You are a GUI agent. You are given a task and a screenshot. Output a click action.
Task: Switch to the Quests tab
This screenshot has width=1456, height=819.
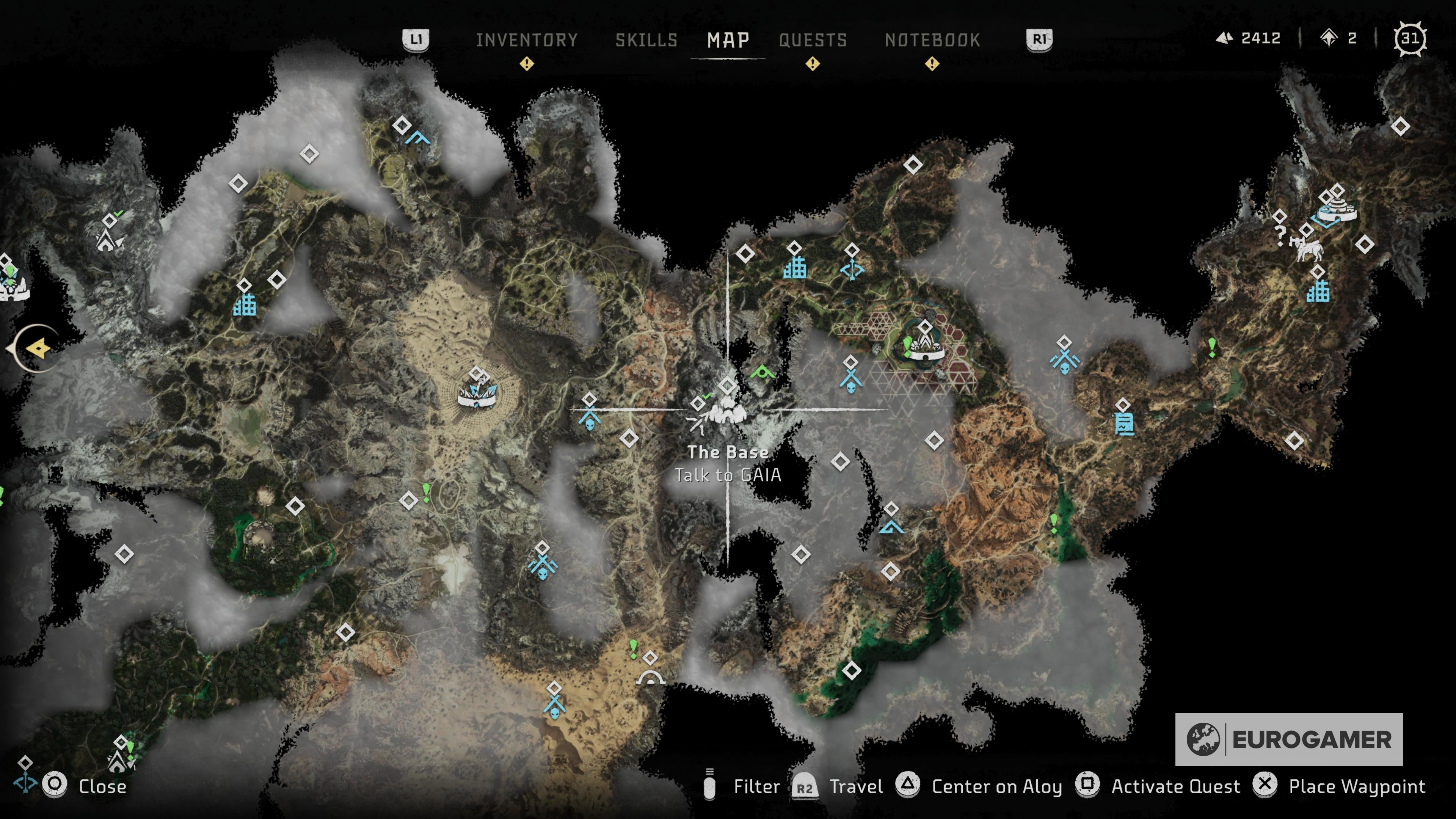(x=813, y=39)
